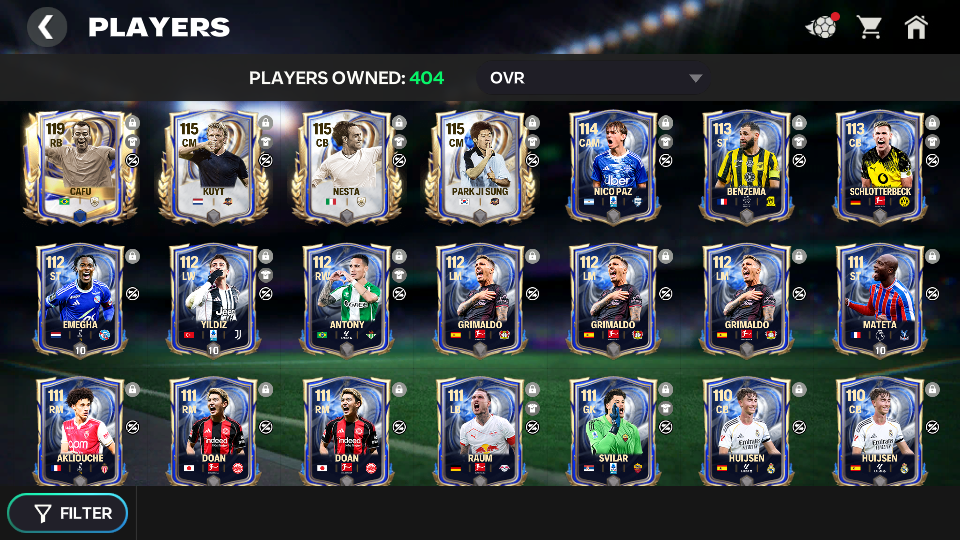
Task: Pick the Park Ji Sung card
Action: (480, 165)
